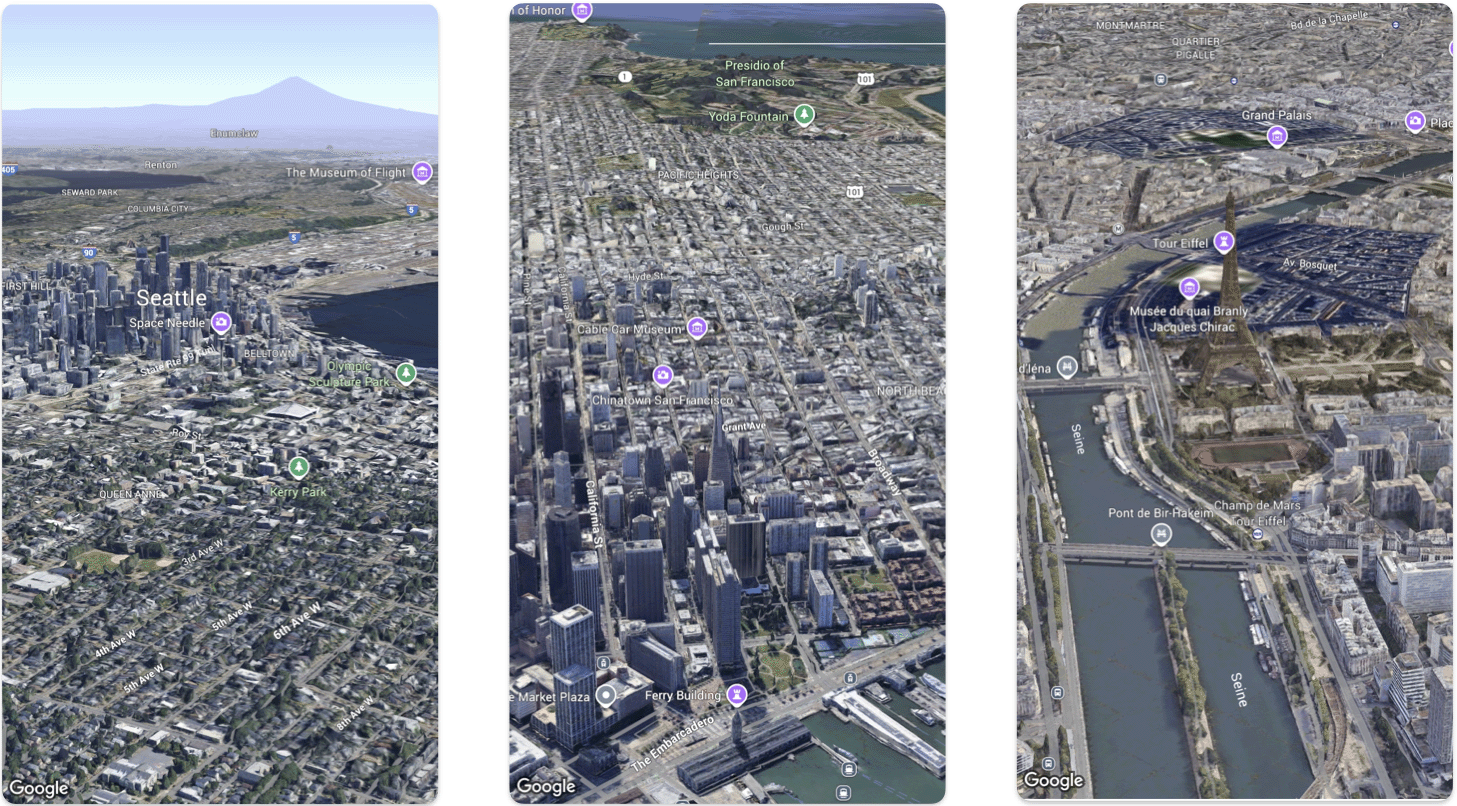Open the Grand Palais marker

tap(1276, 135)
